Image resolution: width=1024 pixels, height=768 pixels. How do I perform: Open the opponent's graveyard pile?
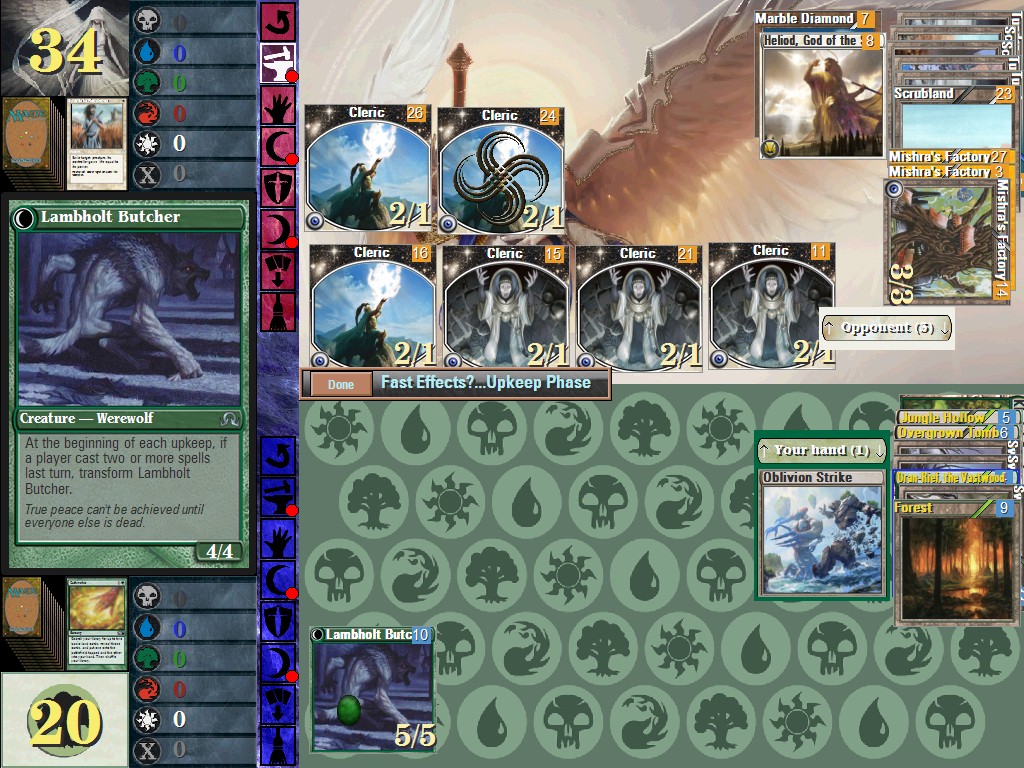tap(96, 143)
